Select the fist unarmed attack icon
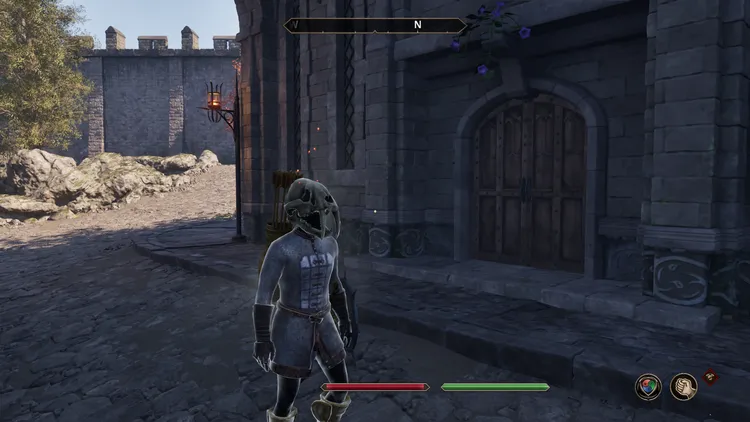This screenshot has height=422, width=750. [684, 387]
